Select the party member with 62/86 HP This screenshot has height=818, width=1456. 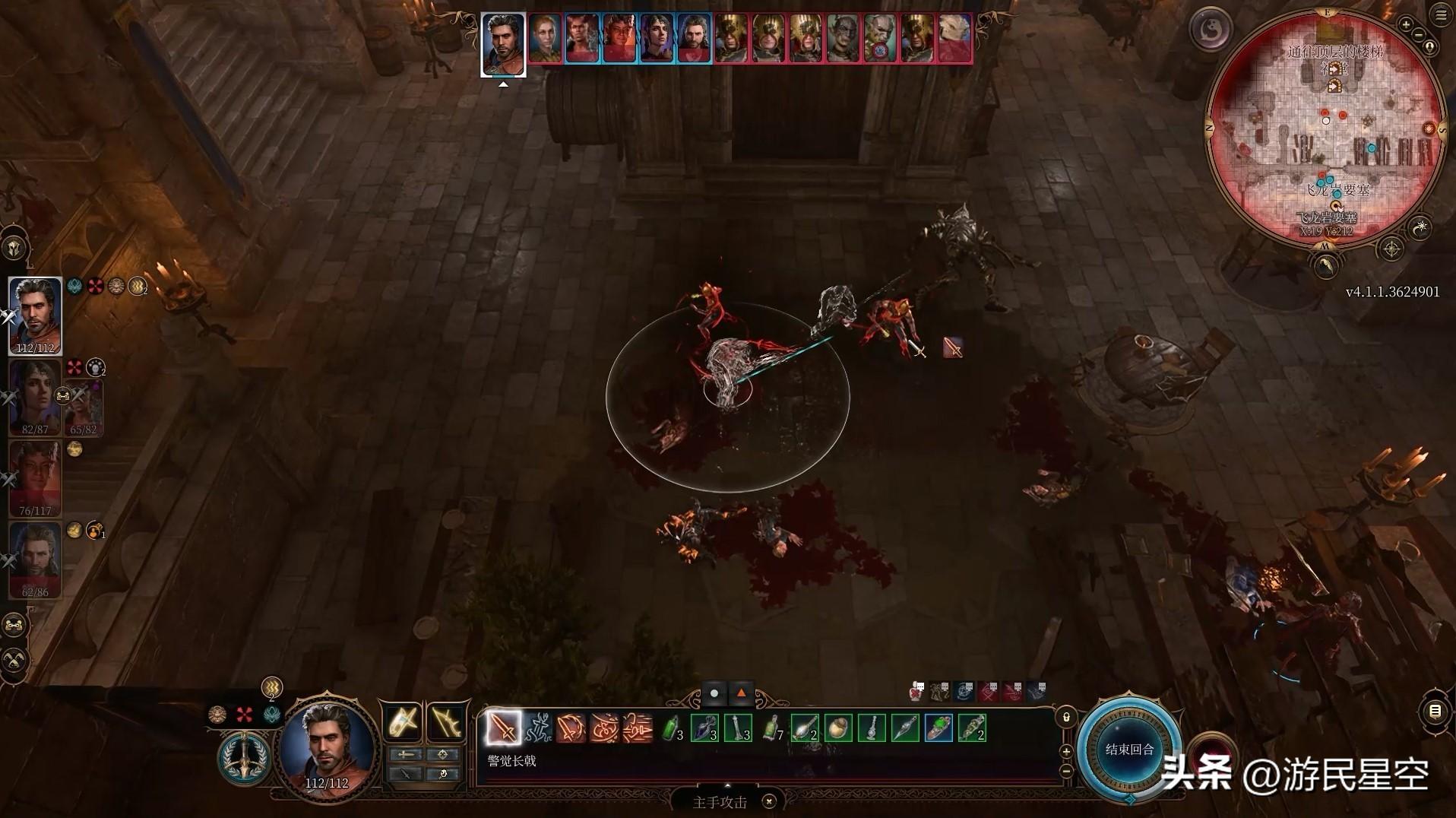coord(35,559)
